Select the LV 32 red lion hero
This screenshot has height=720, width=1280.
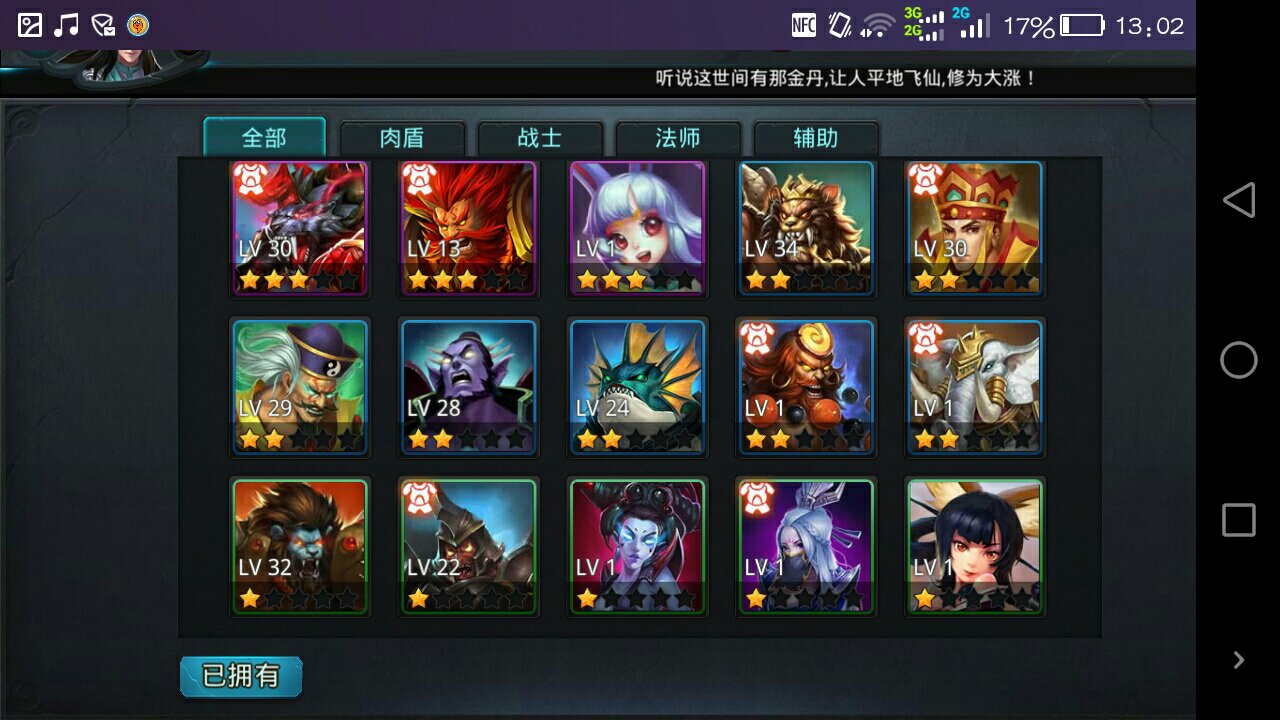click(299, 545)
